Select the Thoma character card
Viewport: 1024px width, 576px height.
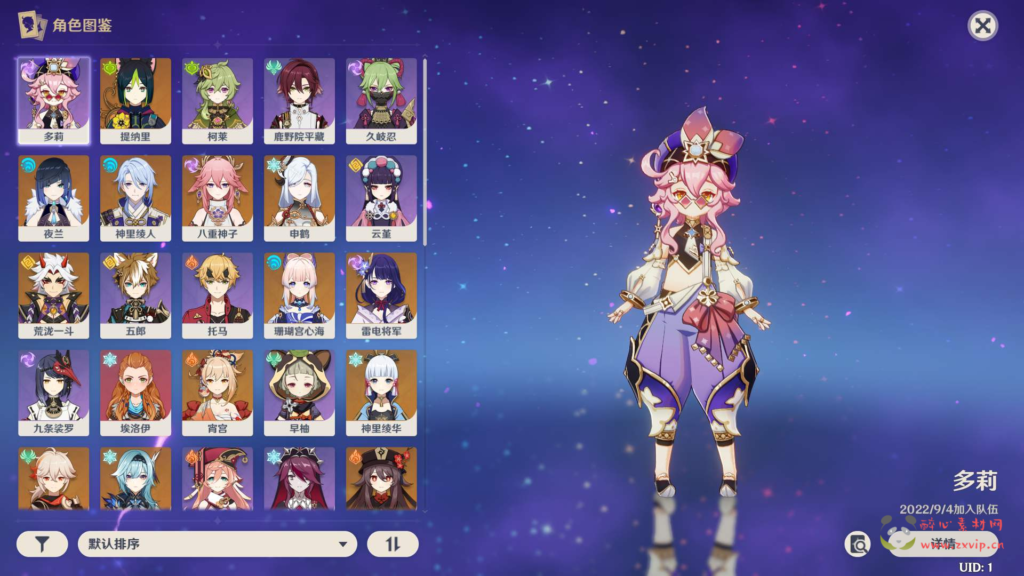pos(218,294)
